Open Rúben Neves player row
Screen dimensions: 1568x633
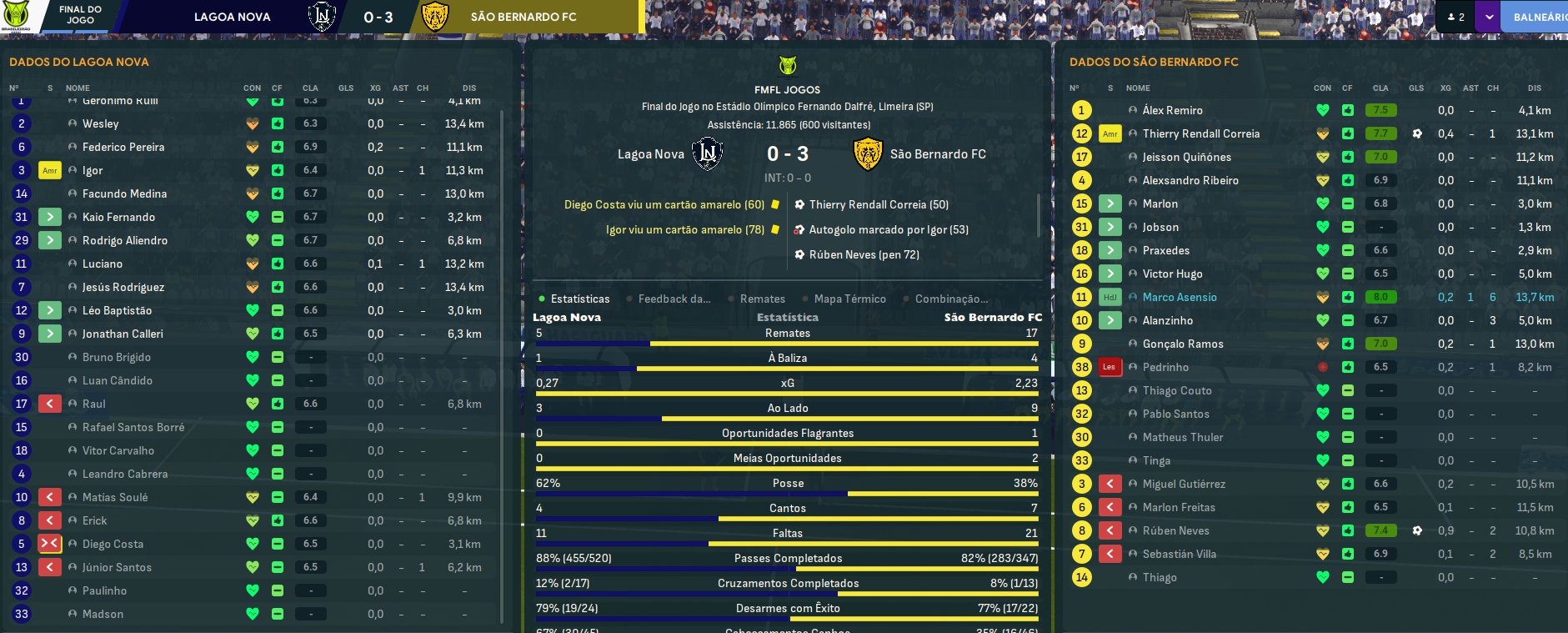coord(1175,530)
